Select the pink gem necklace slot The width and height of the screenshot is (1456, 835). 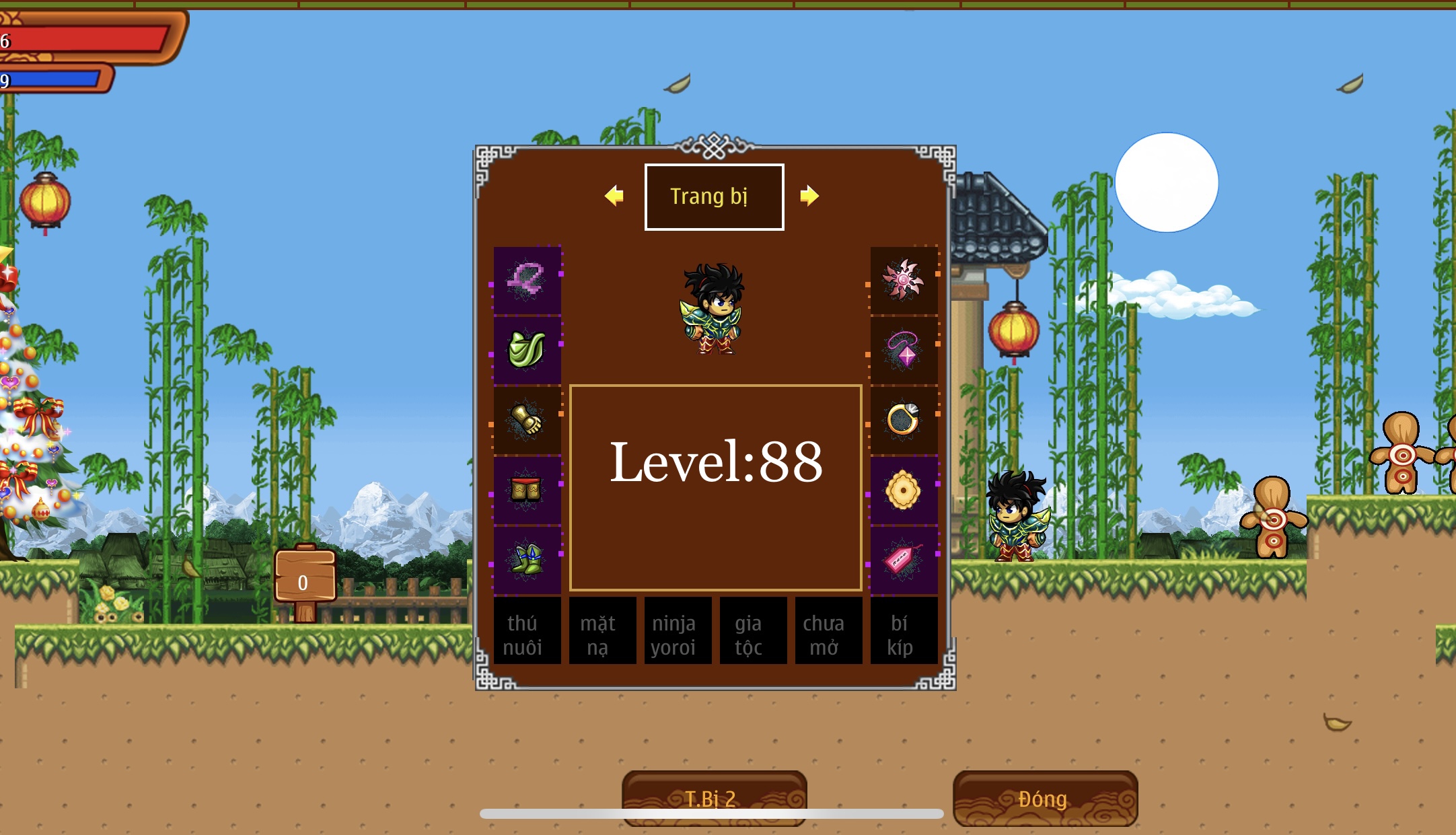pos(904,350)
